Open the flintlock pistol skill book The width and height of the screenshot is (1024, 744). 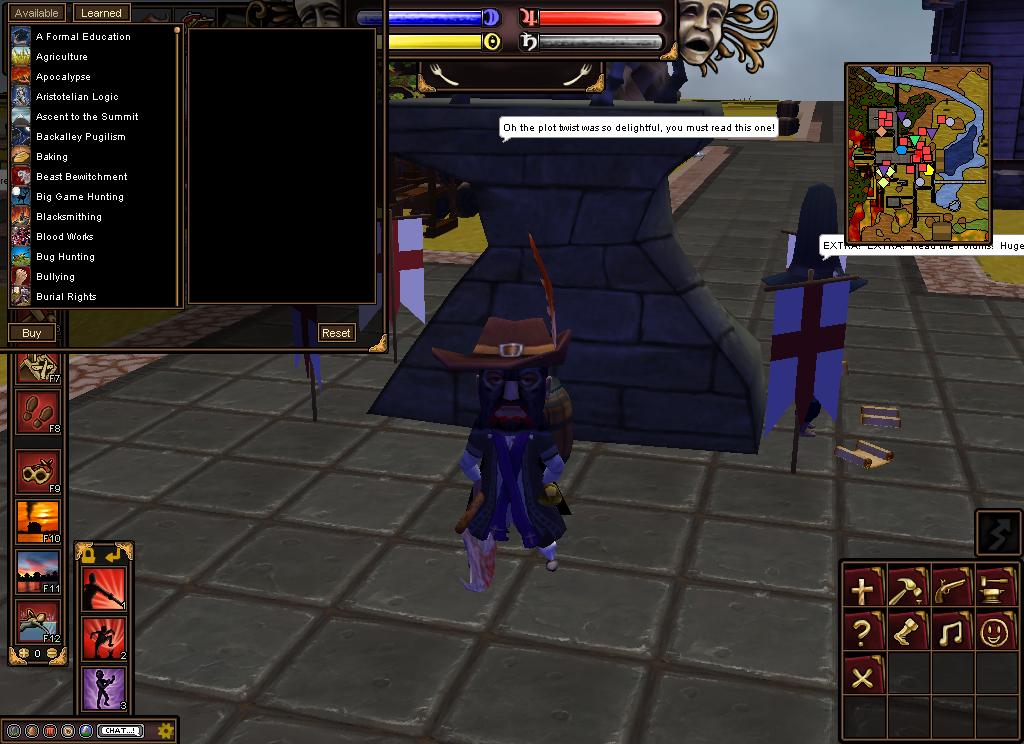(953, 587)
